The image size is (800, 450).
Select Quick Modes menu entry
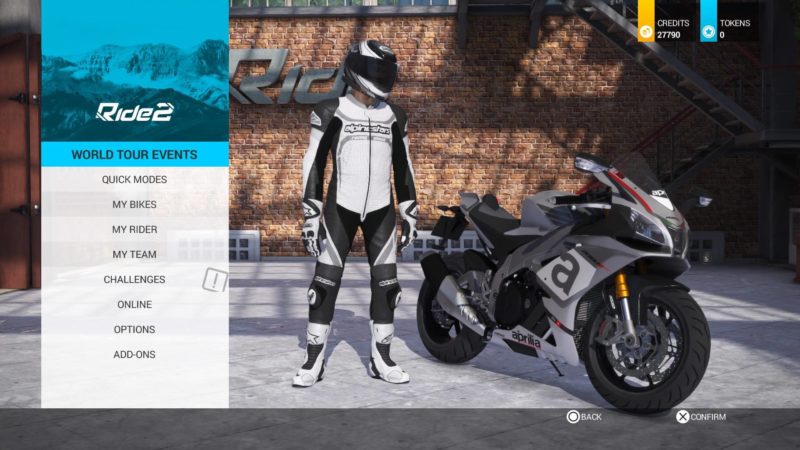[134, 180]
